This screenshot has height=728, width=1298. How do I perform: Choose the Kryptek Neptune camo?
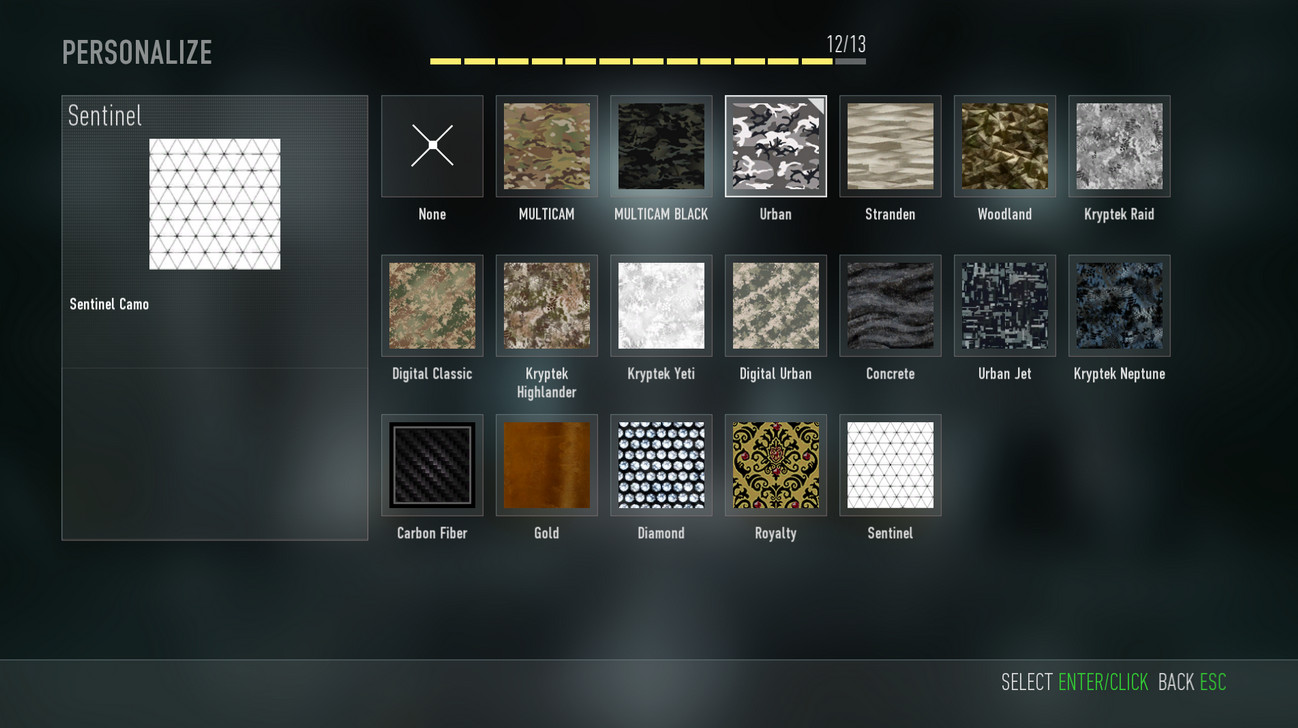(x=1119, y=306)
